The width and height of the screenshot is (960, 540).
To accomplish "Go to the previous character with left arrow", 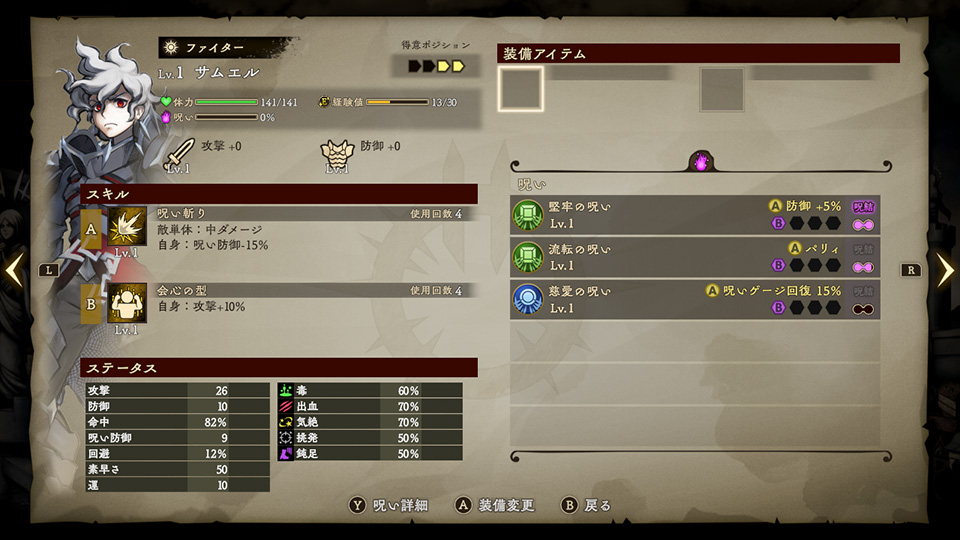I will 15,269.
